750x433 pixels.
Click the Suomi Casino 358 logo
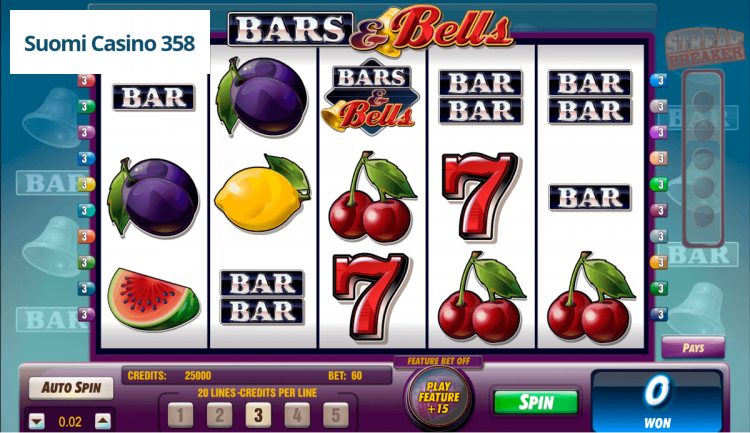110,43
